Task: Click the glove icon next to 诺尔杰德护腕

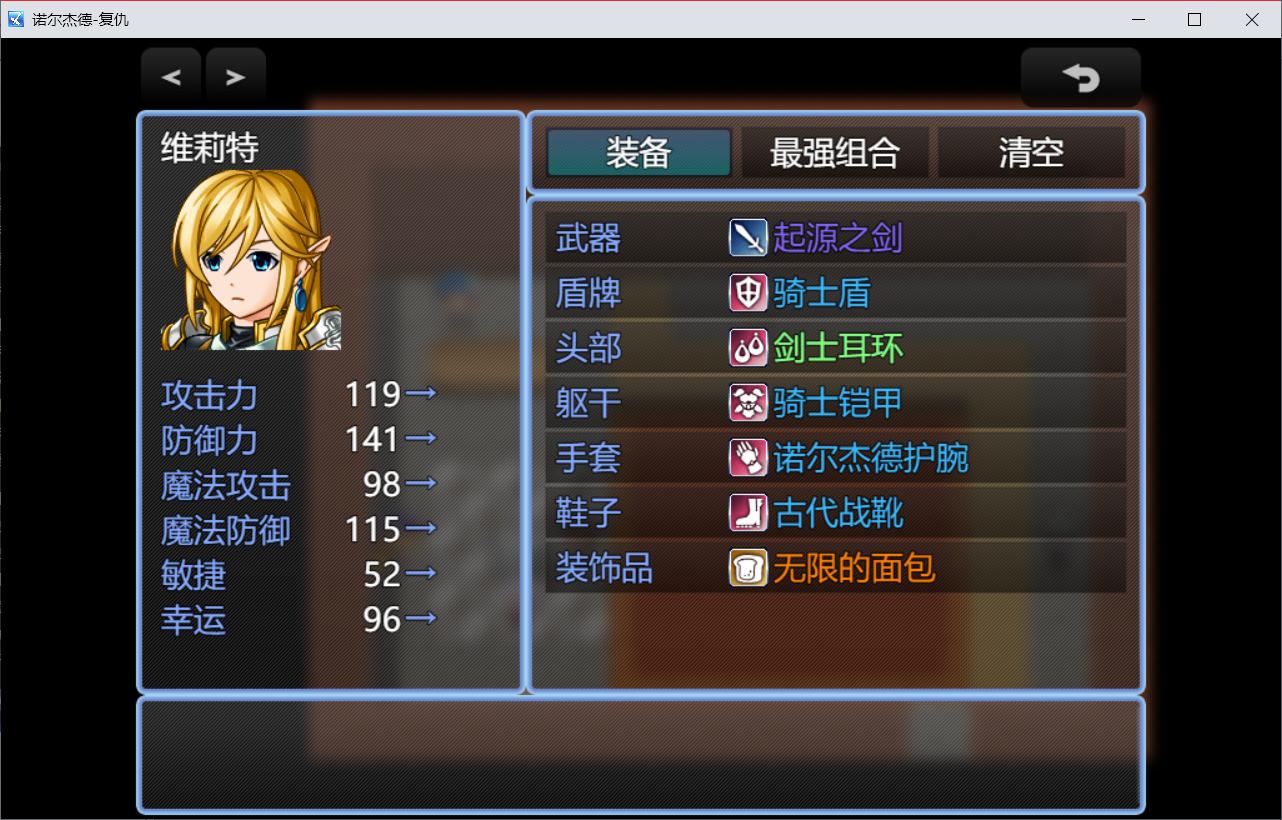Action: tap(748, 458)
